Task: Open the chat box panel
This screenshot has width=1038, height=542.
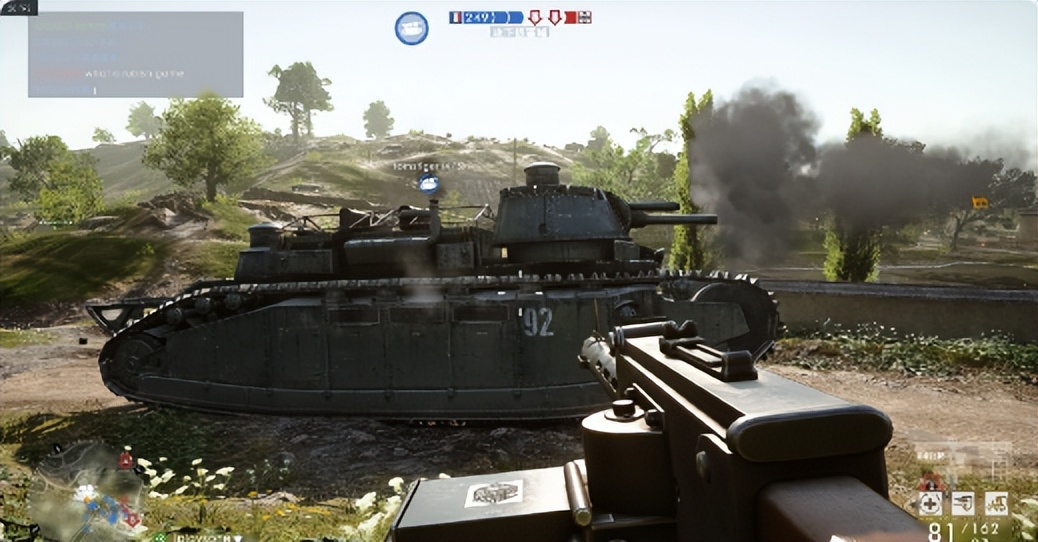Action: click(x=135, y=54)
